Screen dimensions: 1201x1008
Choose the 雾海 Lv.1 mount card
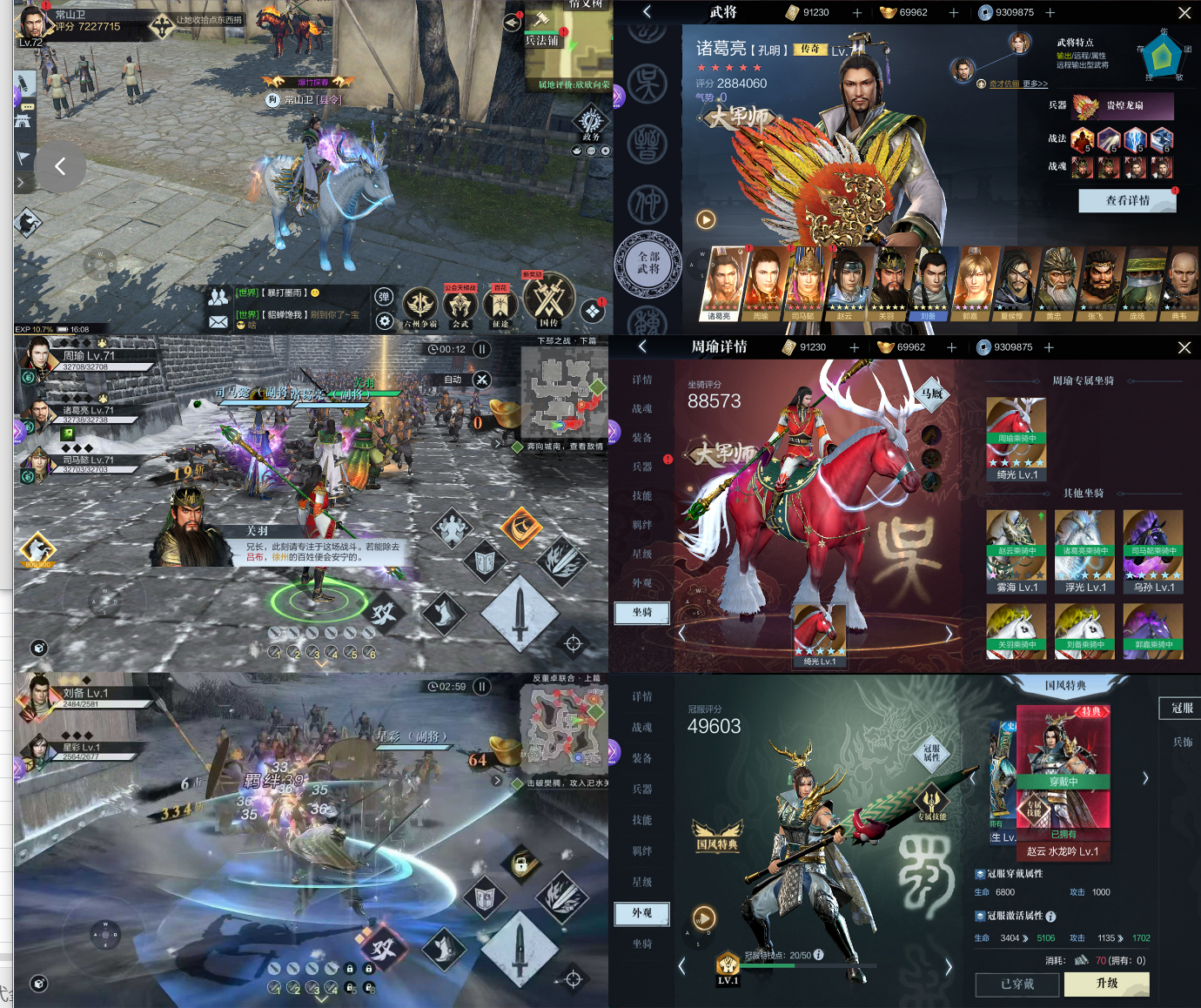click(x=1016, y=550)
